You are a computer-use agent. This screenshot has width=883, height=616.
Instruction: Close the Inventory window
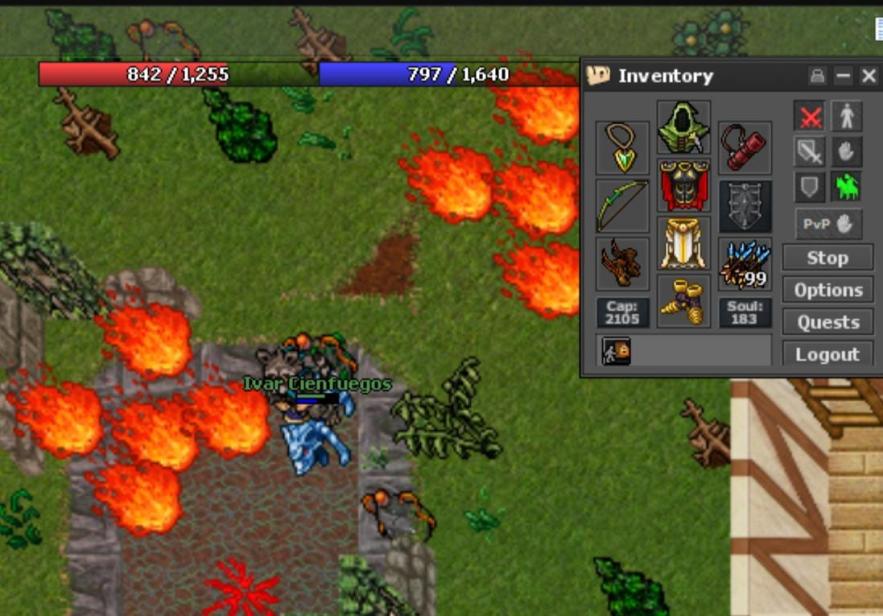(x=868, y=76)
